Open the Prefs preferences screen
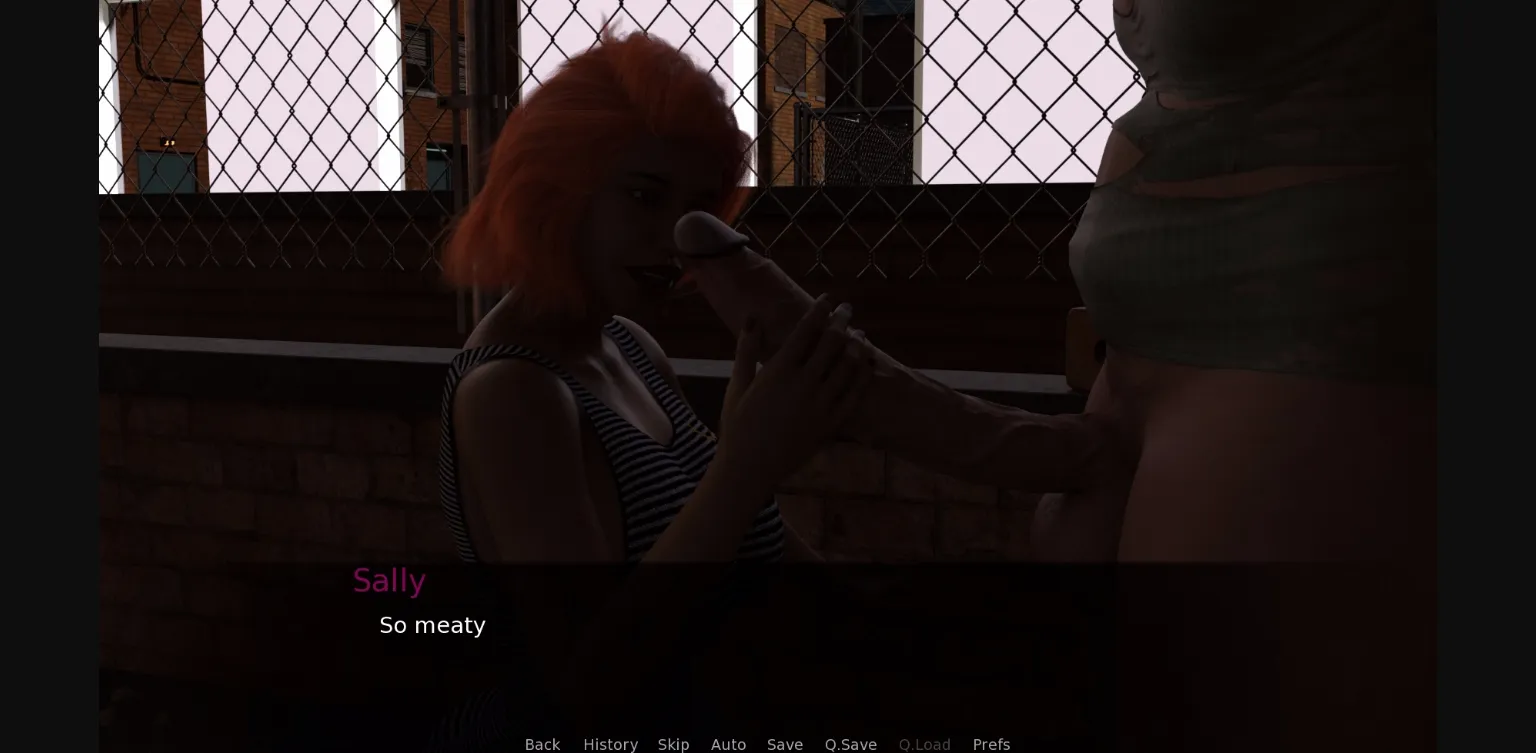Screen dimensions: 1536x753 (991, 744)
